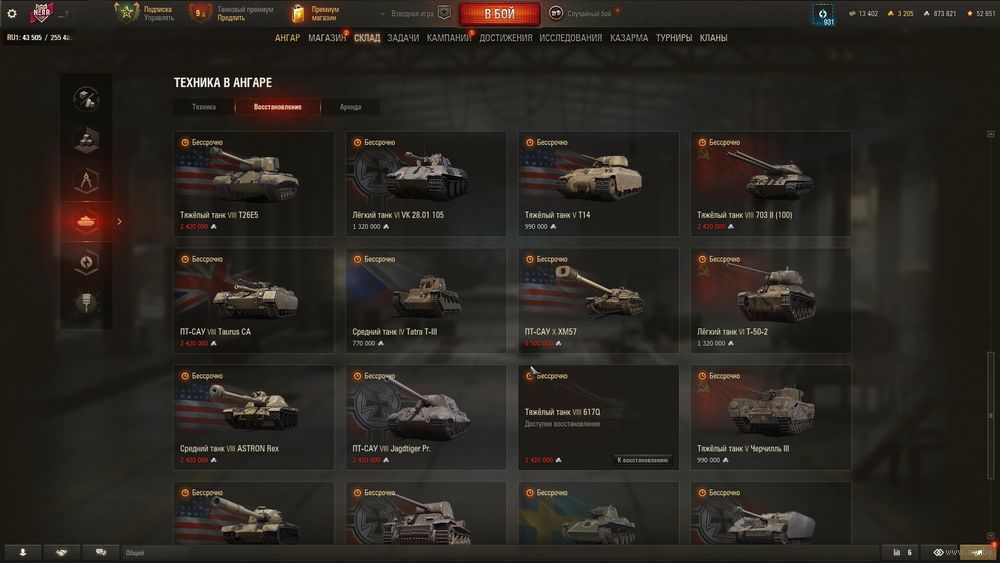Start battle with the В БОЙ! button
Viewport: 1000px width, 563px height.
point(499,14)
